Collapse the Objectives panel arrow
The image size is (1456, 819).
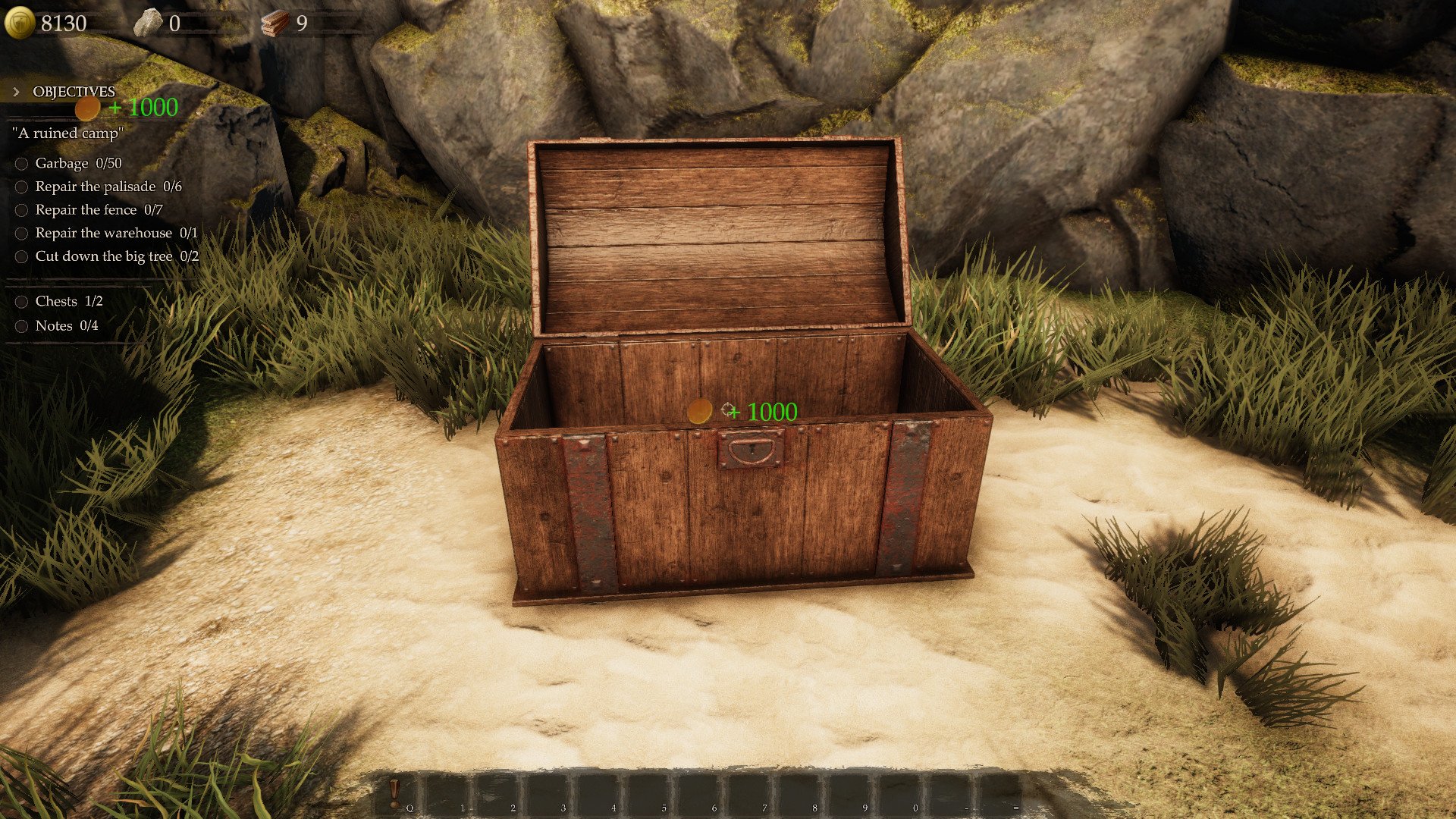[x=16, y=92]
